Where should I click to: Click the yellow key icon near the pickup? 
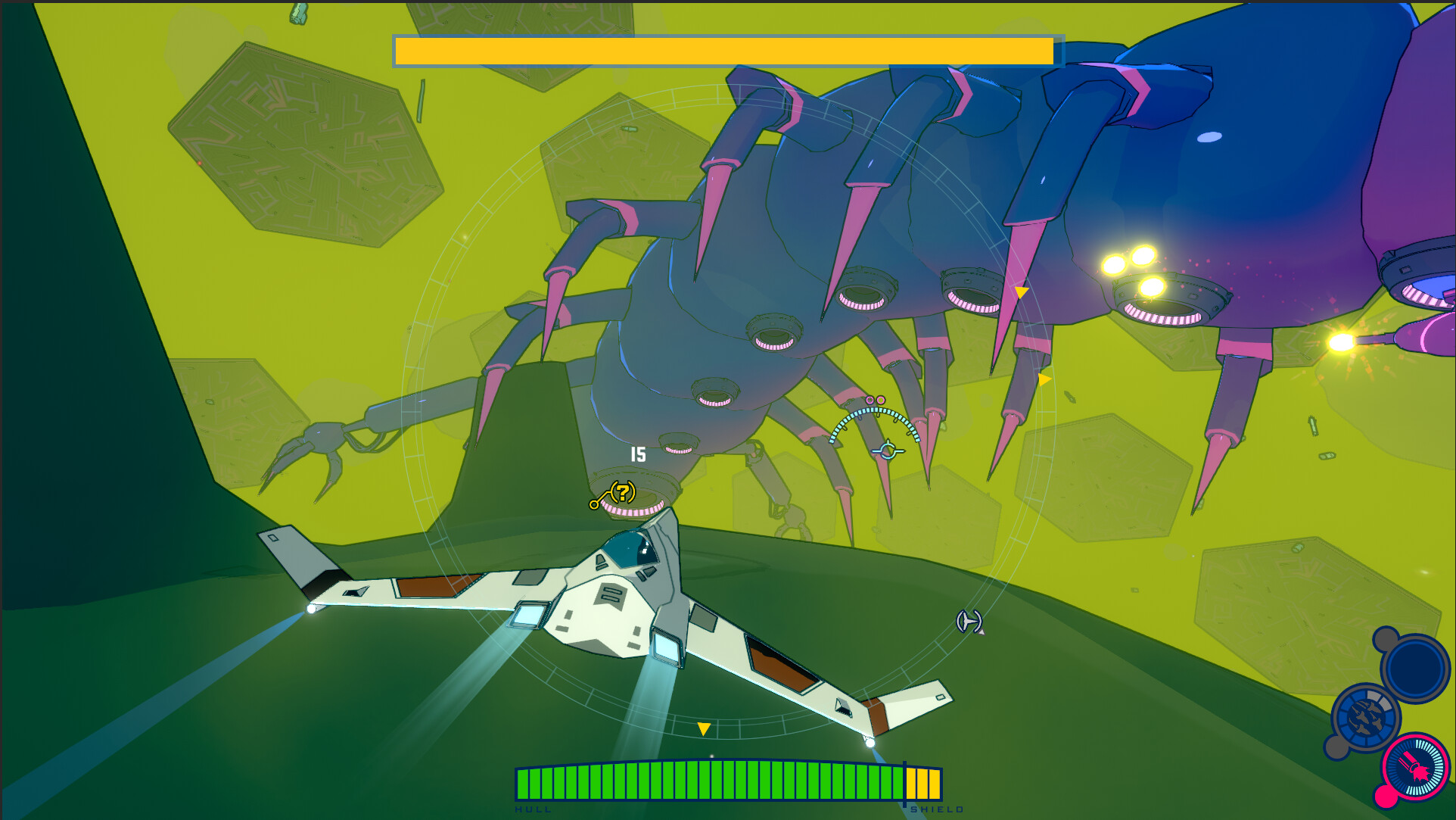[595, 504]
